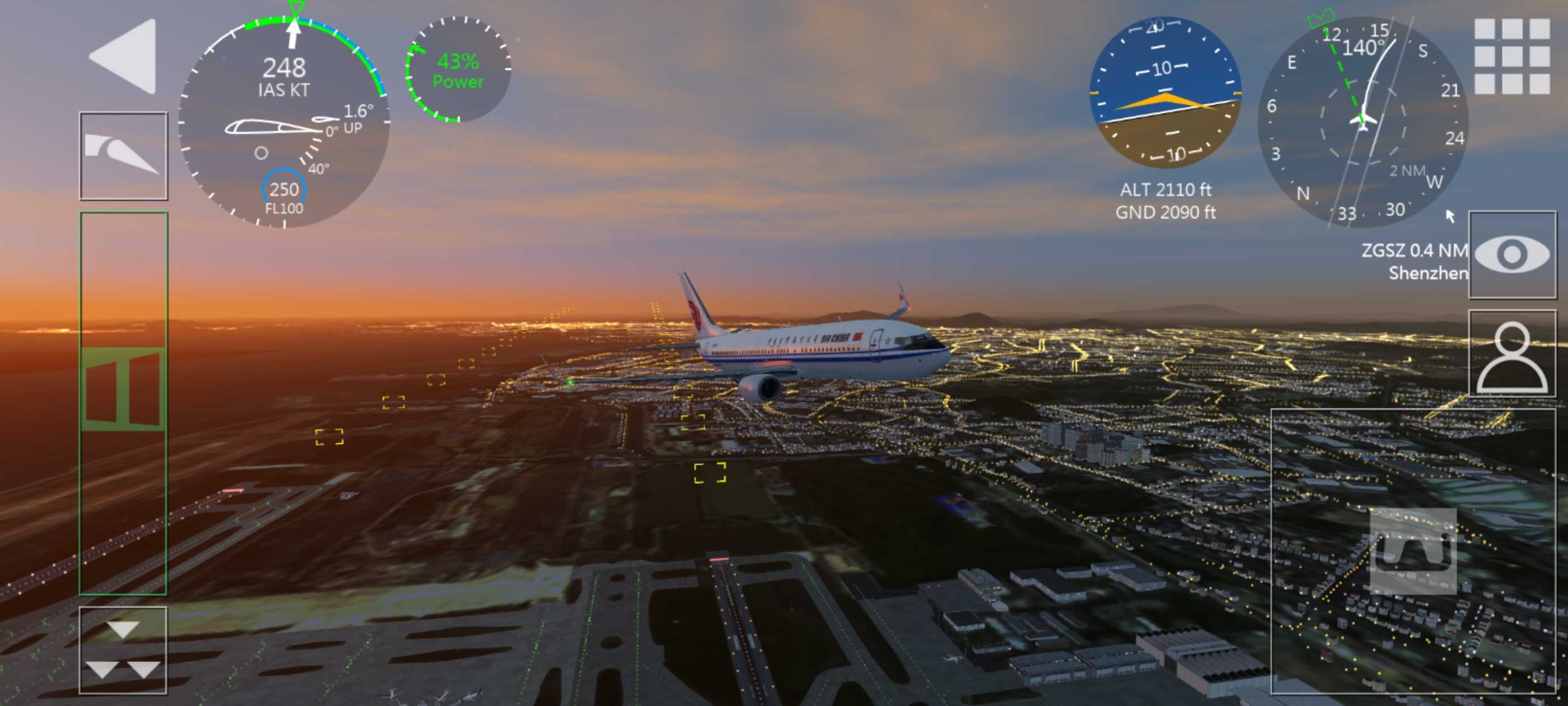Change camera view with the eye button

pos(1512,254)
